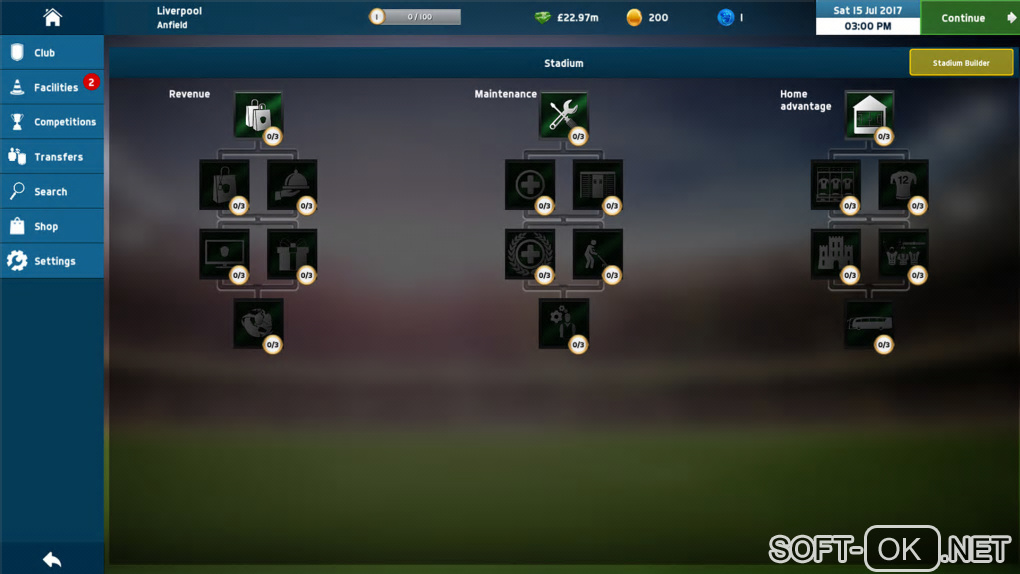Choose the groundskeeper upgrade icon
The image size is (1020, 574).
tap(597, 254)
